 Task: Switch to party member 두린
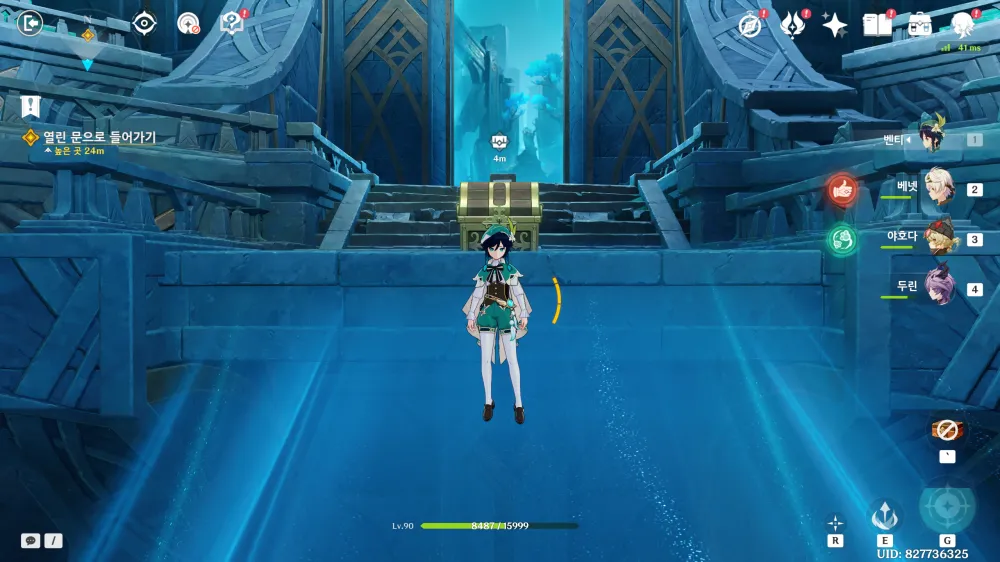point(937,287)
